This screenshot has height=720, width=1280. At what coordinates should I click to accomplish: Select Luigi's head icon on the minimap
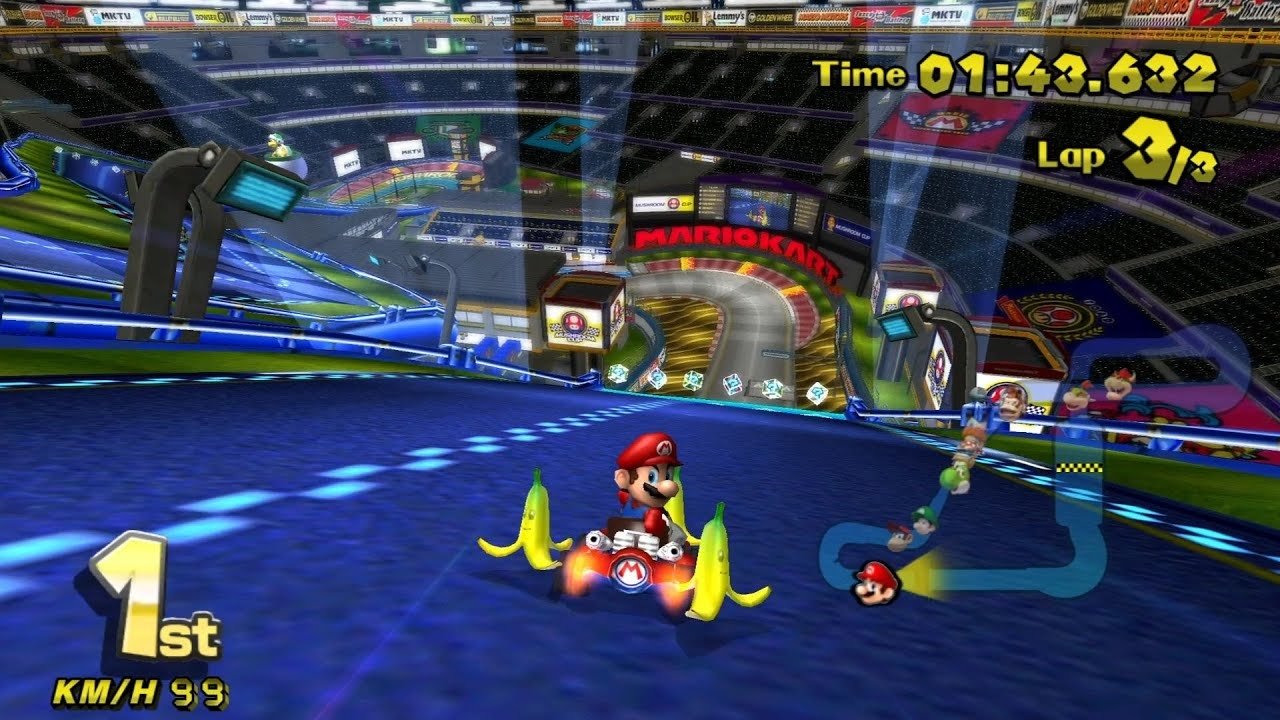[x=925, y=520]
